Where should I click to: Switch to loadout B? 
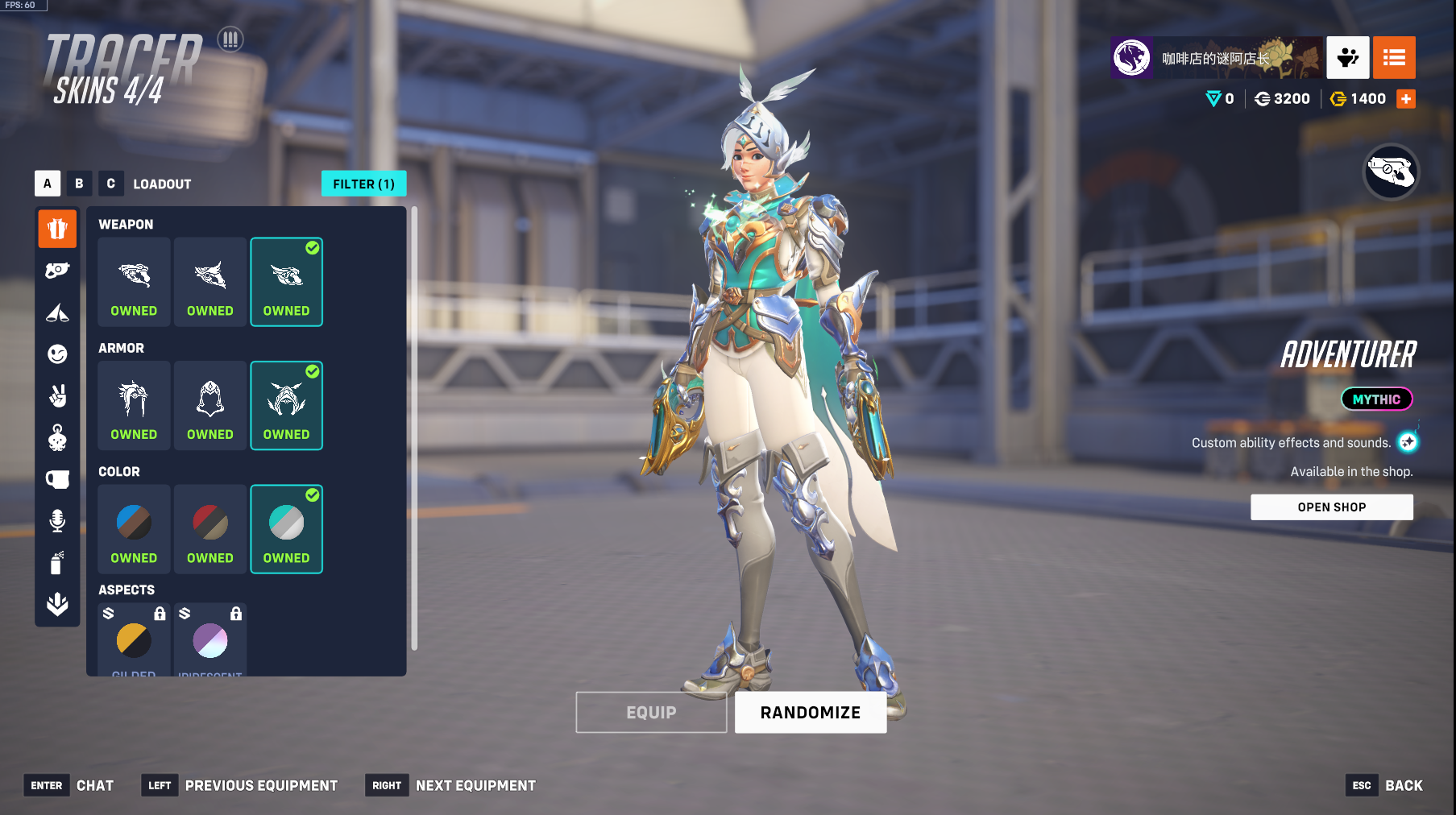tap(79, 184)
